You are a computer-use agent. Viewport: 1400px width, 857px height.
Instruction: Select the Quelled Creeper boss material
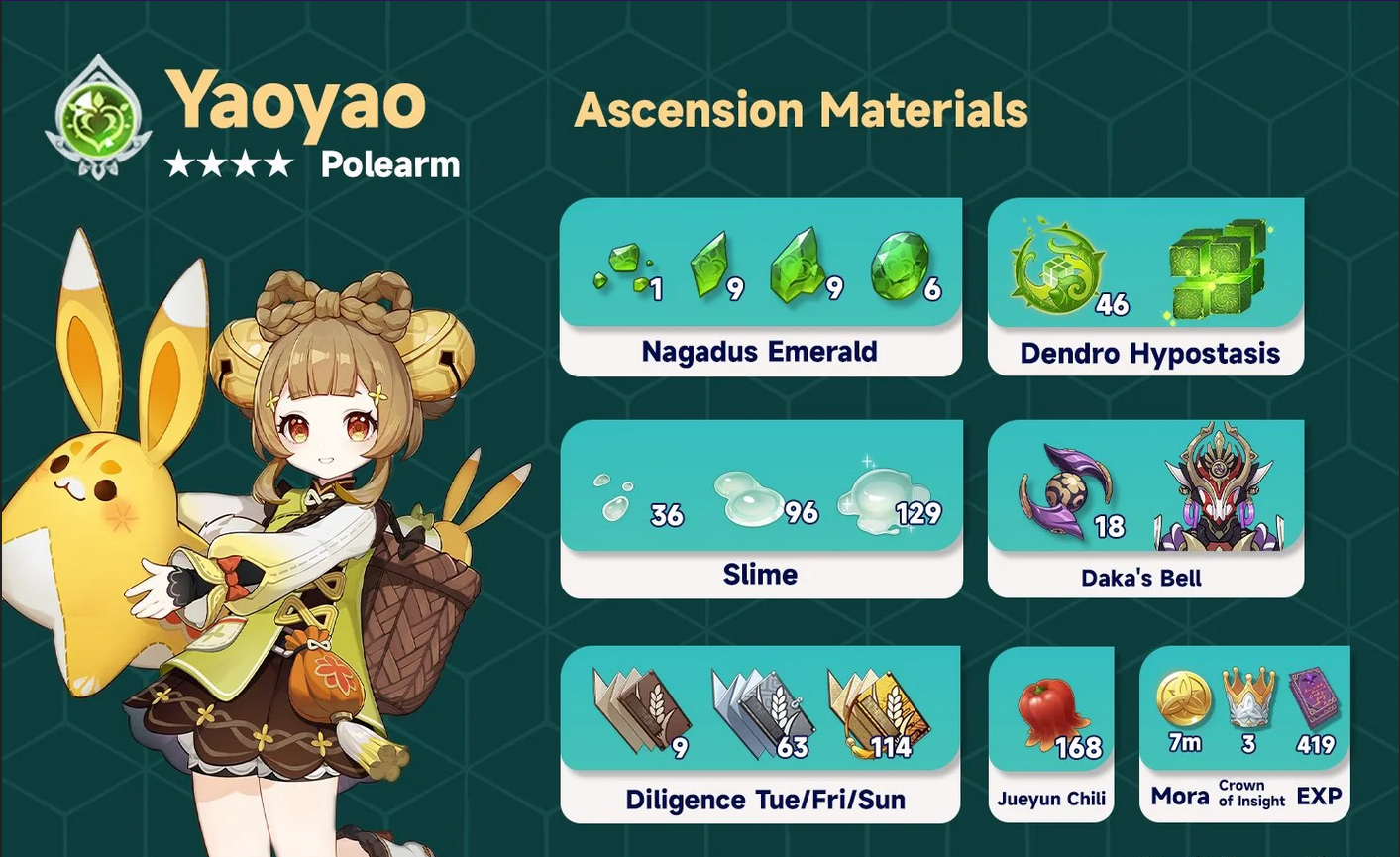tap(1053, 267)
